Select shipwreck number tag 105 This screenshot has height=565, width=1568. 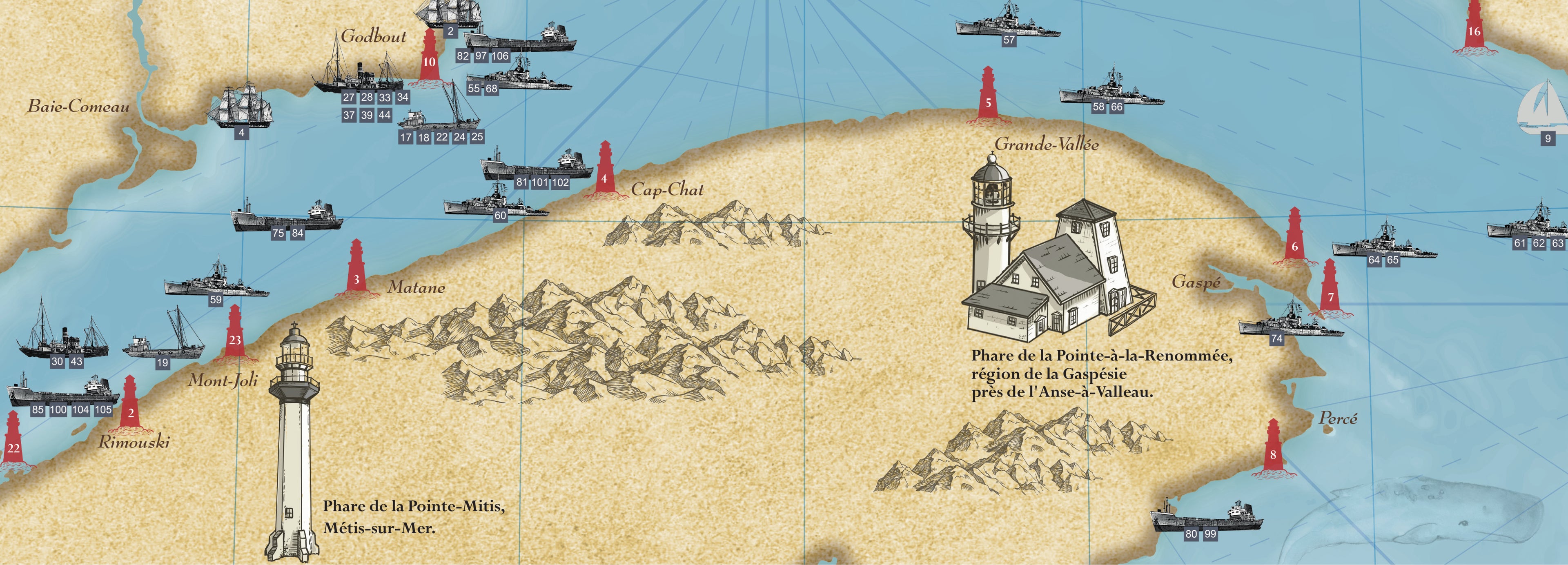(x=103, y=410)
